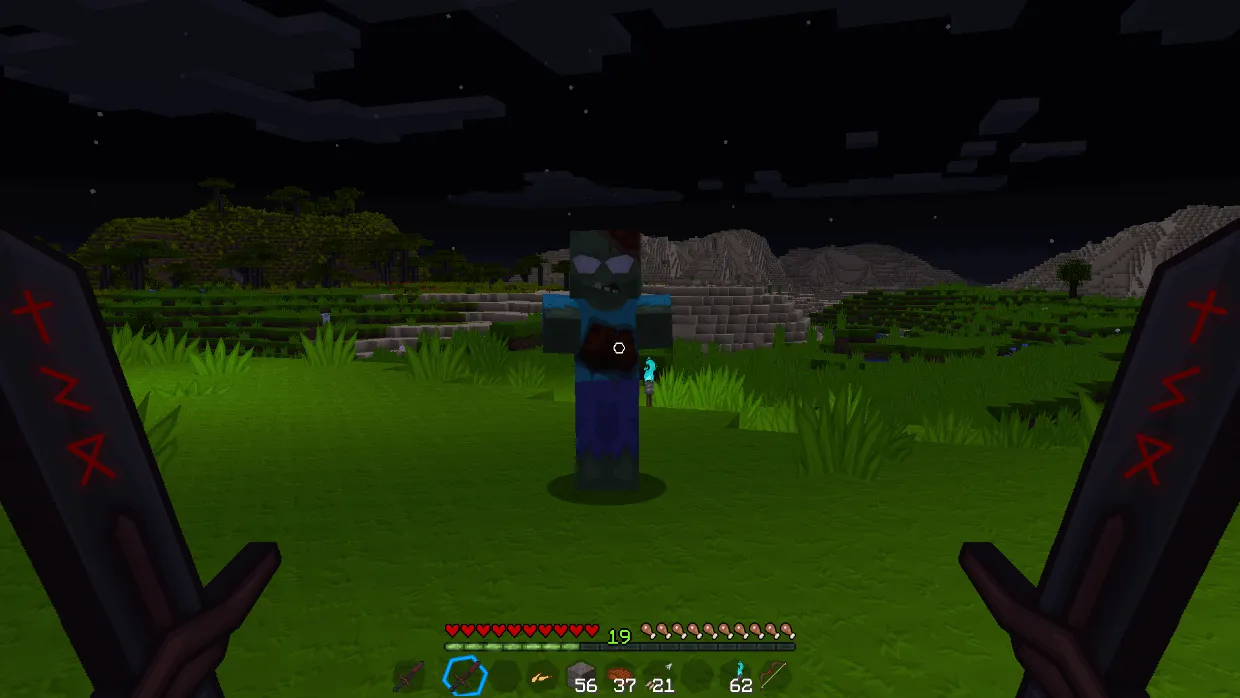Screen dimensions: 1240x698
Task: Select the arrow stack of 21
Action: tap(658, 676)
